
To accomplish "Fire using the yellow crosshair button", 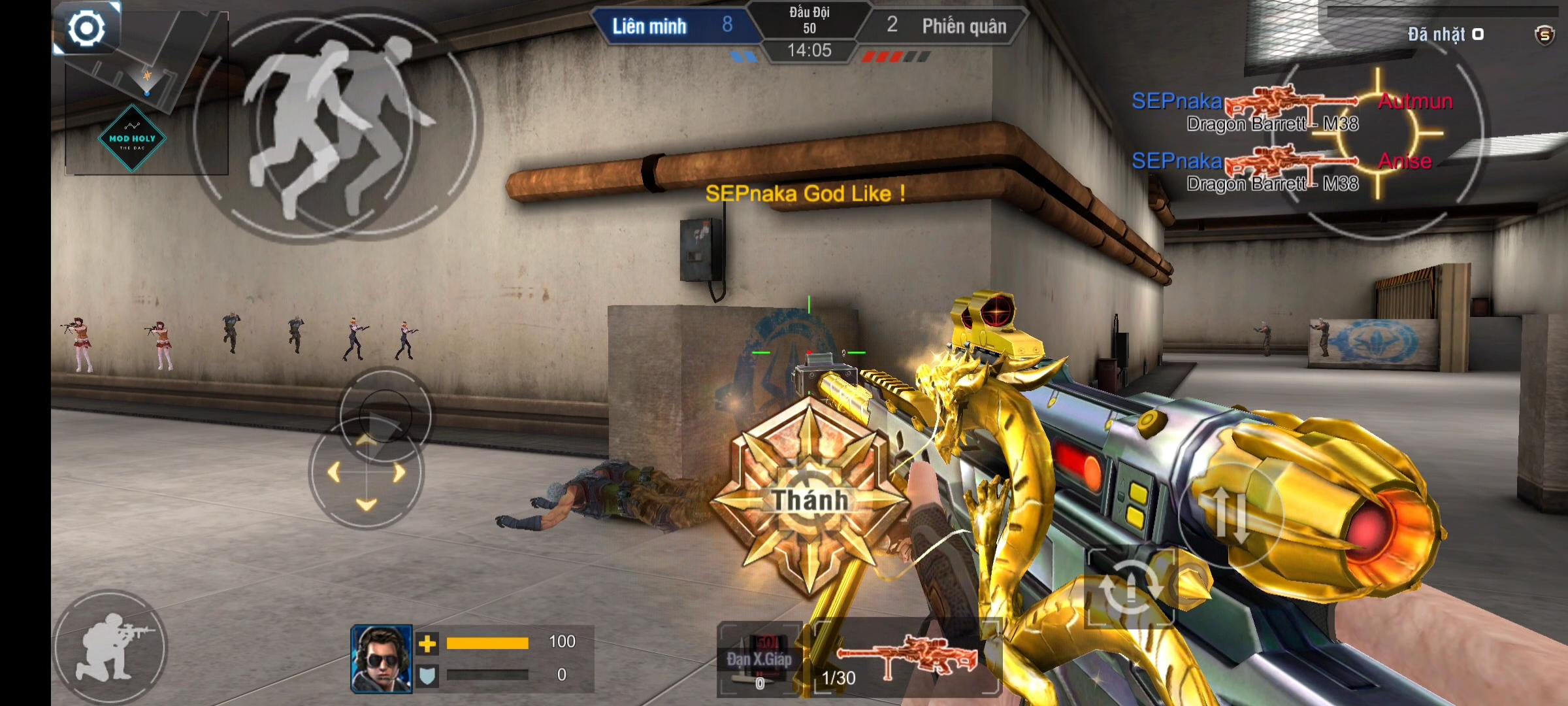I will click(1379, 134).
